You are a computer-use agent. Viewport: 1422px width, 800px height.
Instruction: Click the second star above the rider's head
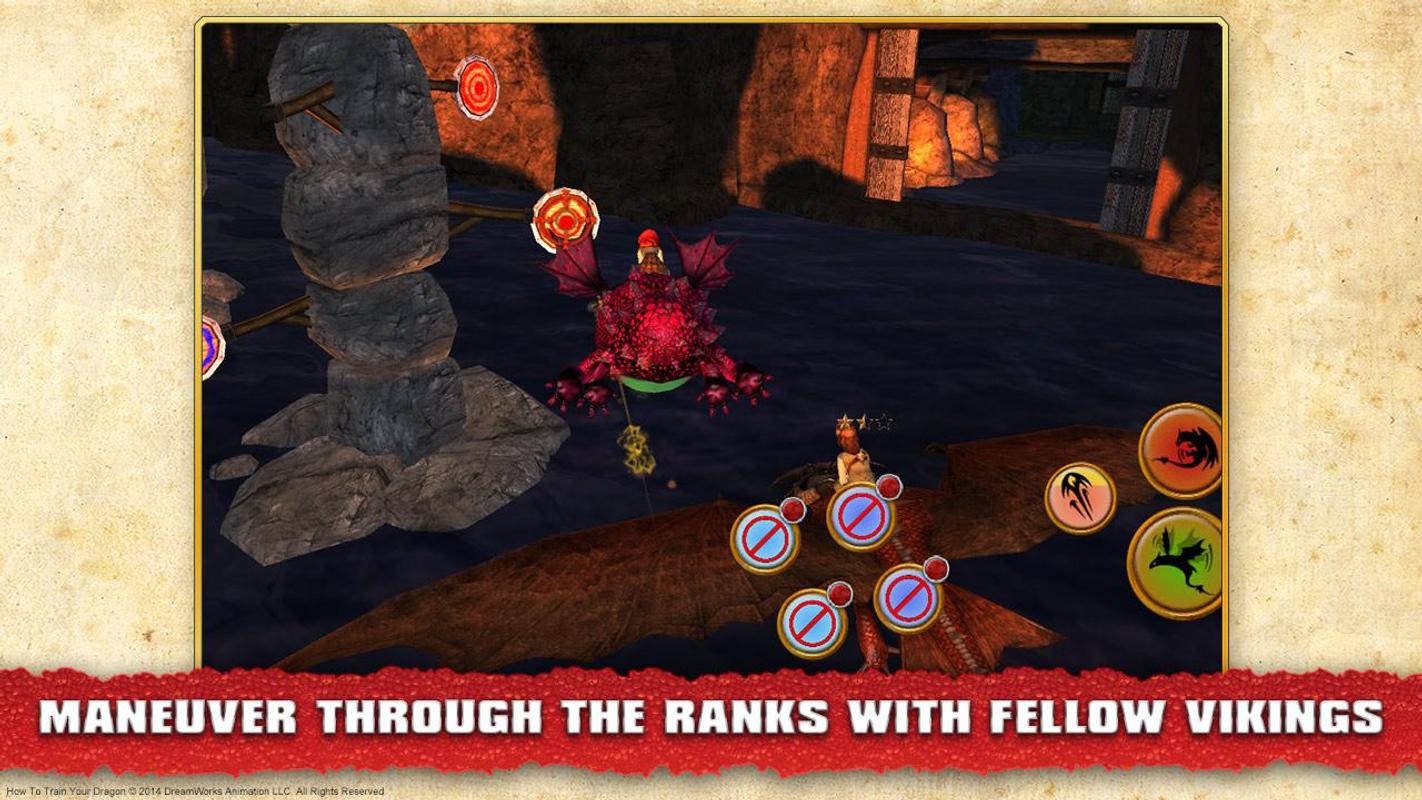coord(862,420)
